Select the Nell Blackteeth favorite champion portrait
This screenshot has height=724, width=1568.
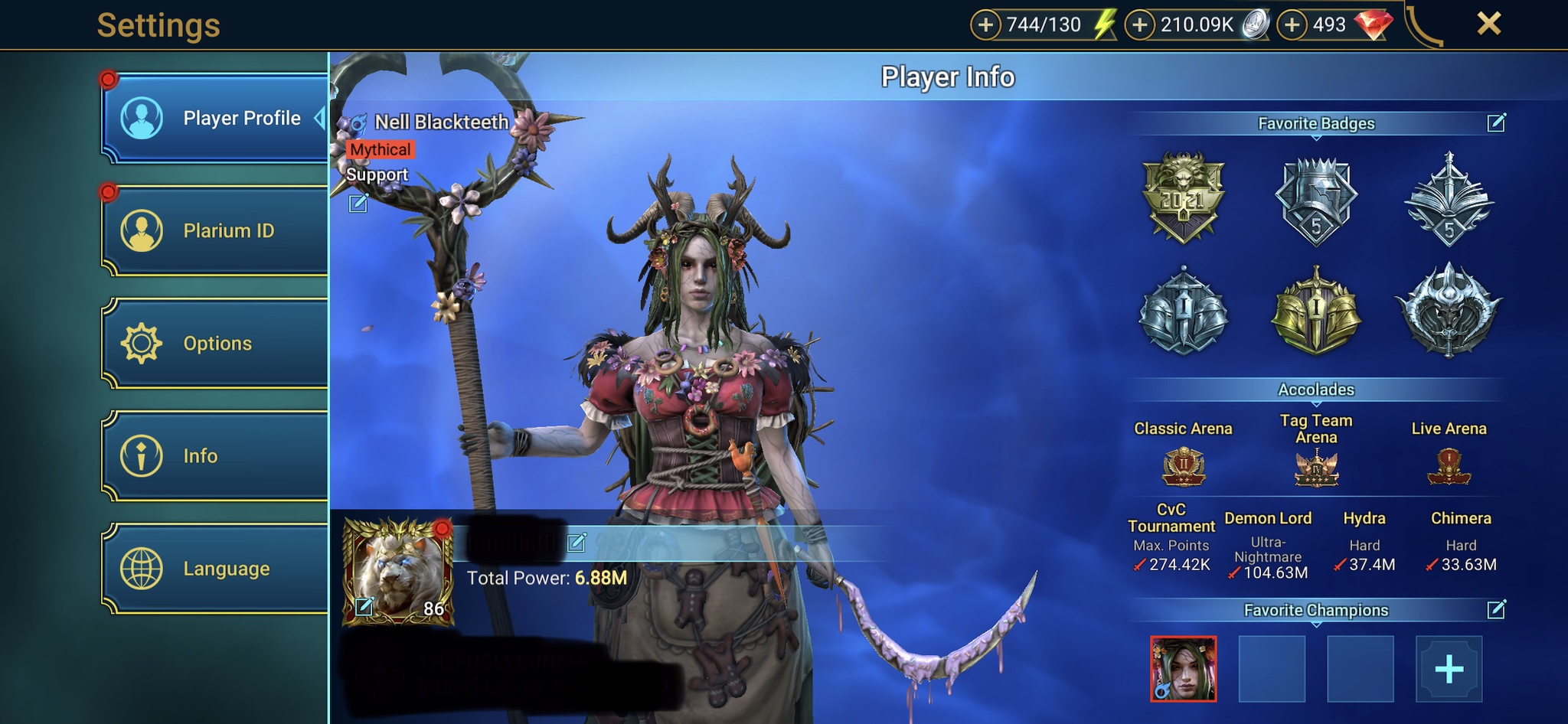tap(1183, 669)
